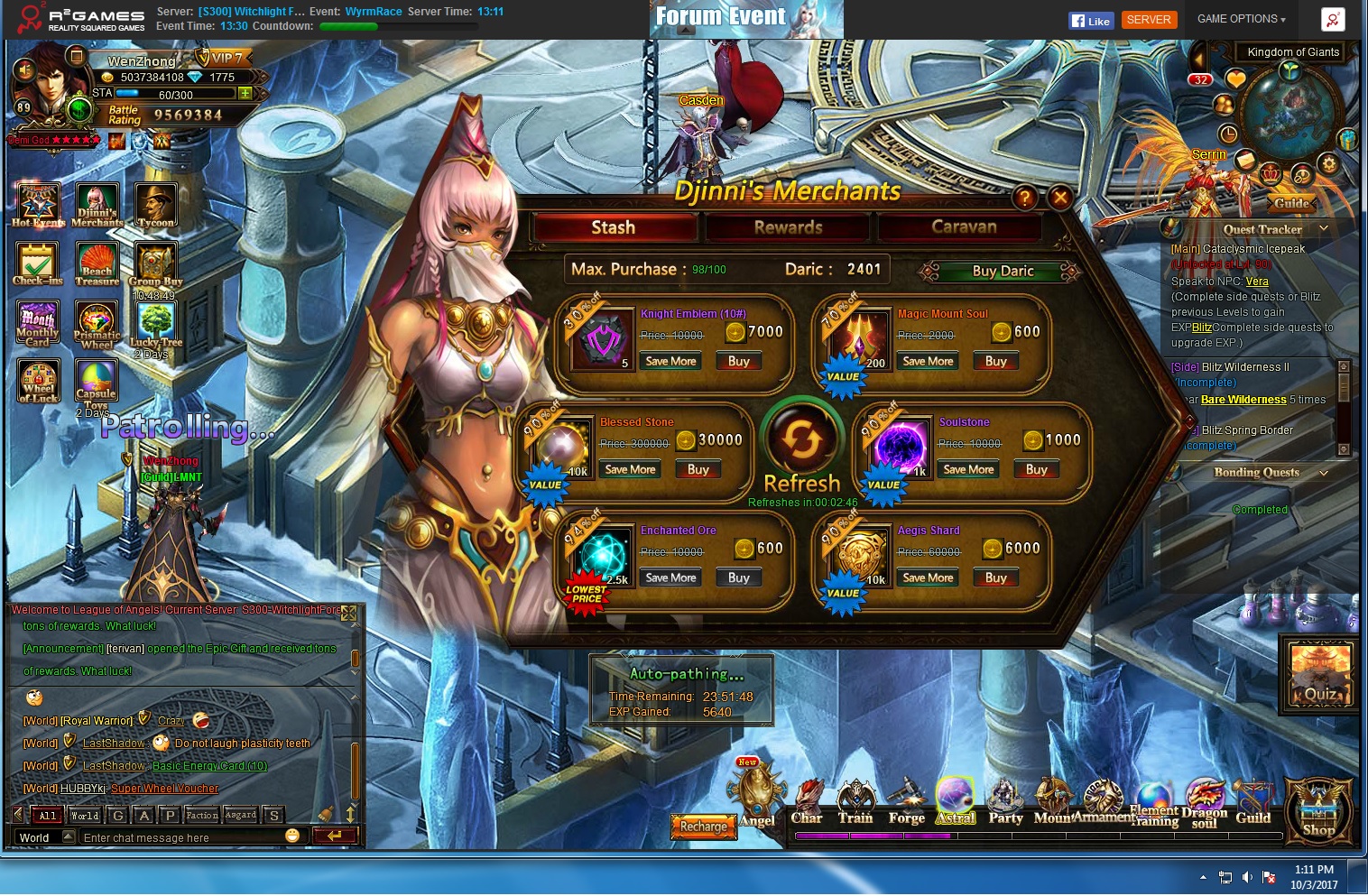1368x896 pixels.
Task: Buy the Knight Emblem item
Action: 738,361
